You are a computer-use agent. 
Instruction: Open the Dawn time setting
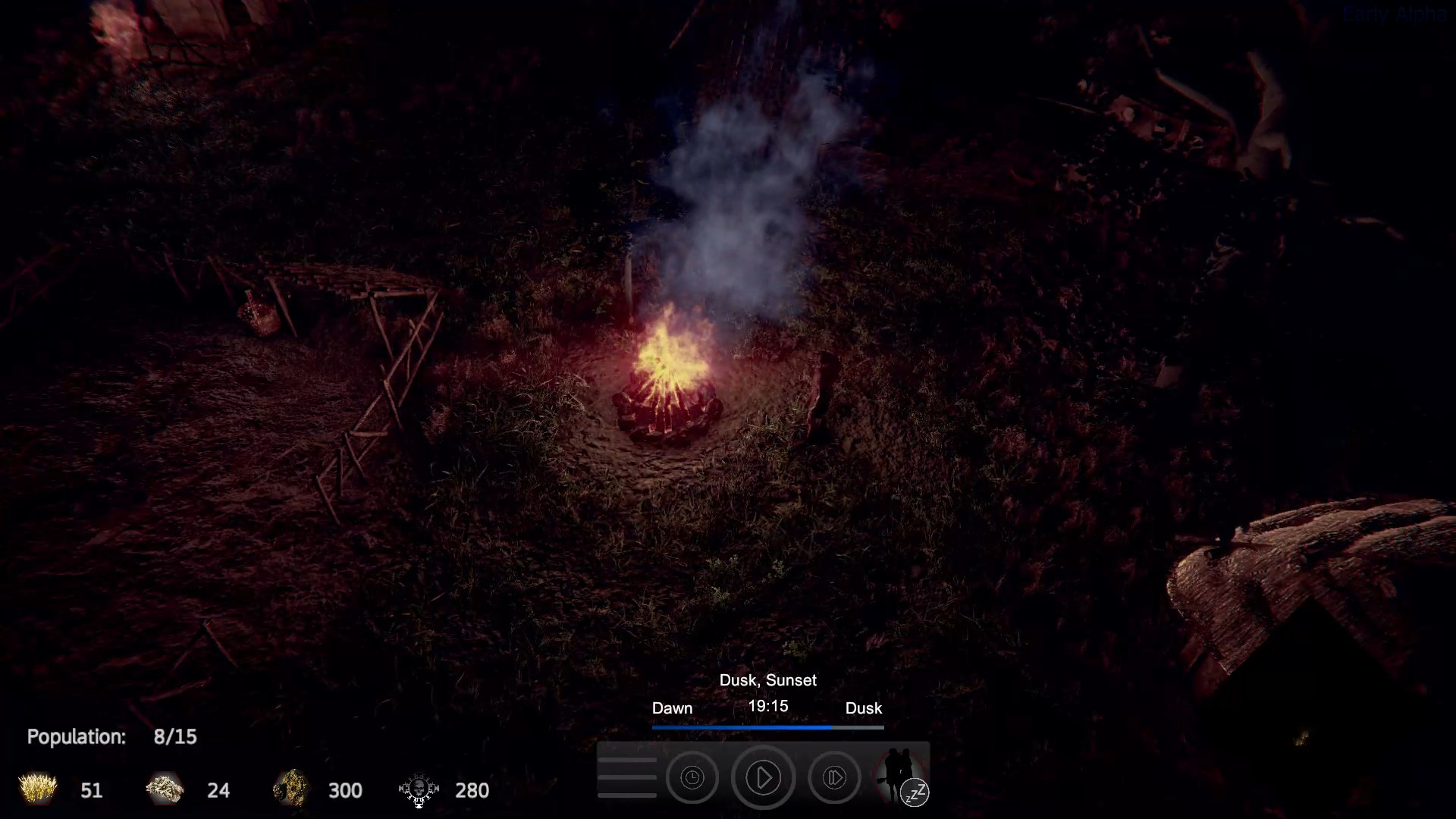click(x=672, y=708)
